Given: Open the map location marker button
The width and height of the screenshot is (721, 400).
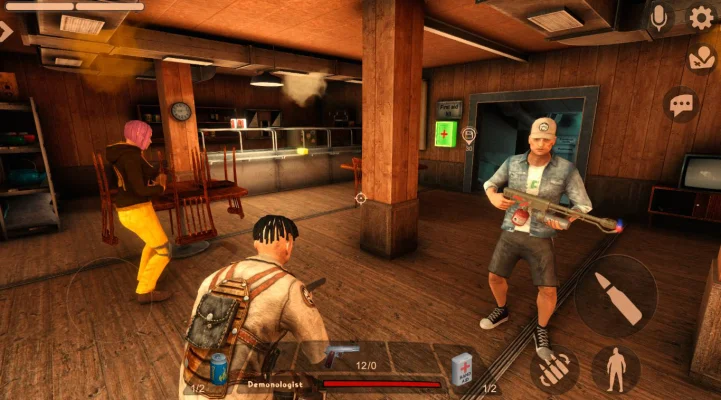Looking at the screenshot, I should click(x=702, y=59).
